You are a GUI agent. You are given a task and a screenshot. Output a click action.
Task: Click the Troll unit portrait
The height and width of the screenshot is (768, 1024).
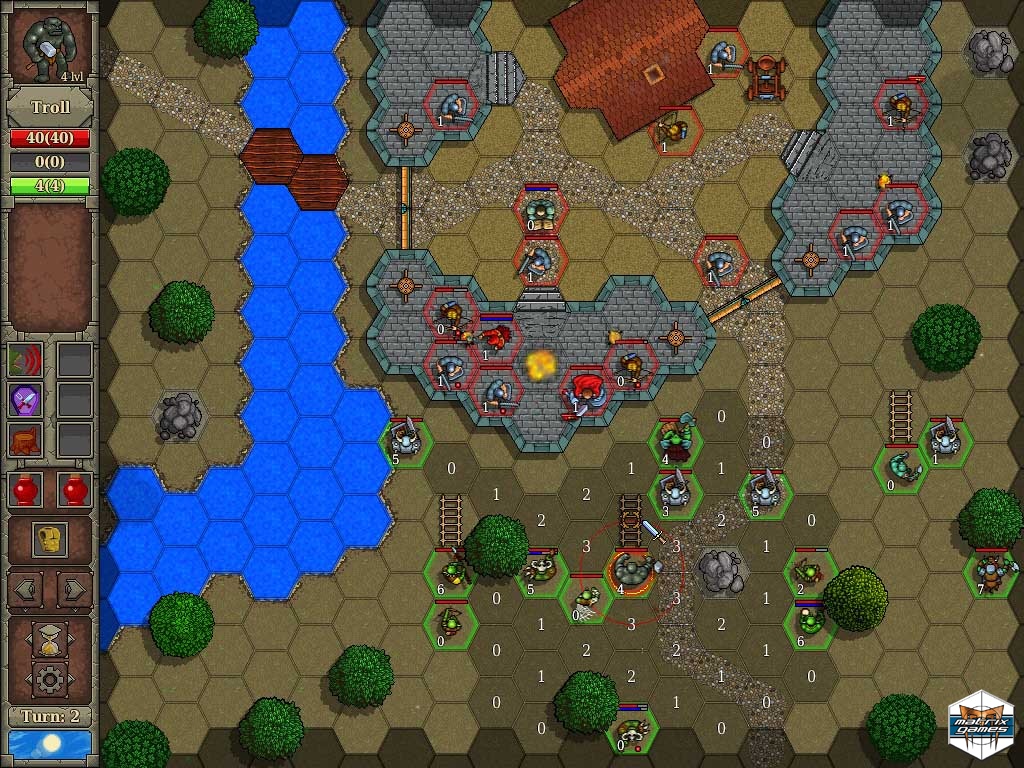[x=50, y=47]
